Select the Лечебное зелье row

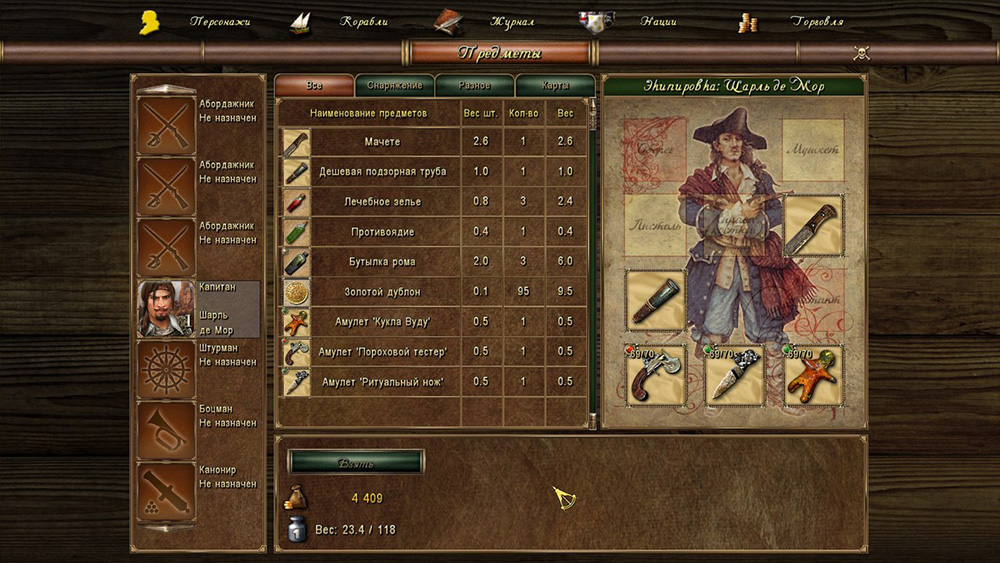click(x=368, y=202)
